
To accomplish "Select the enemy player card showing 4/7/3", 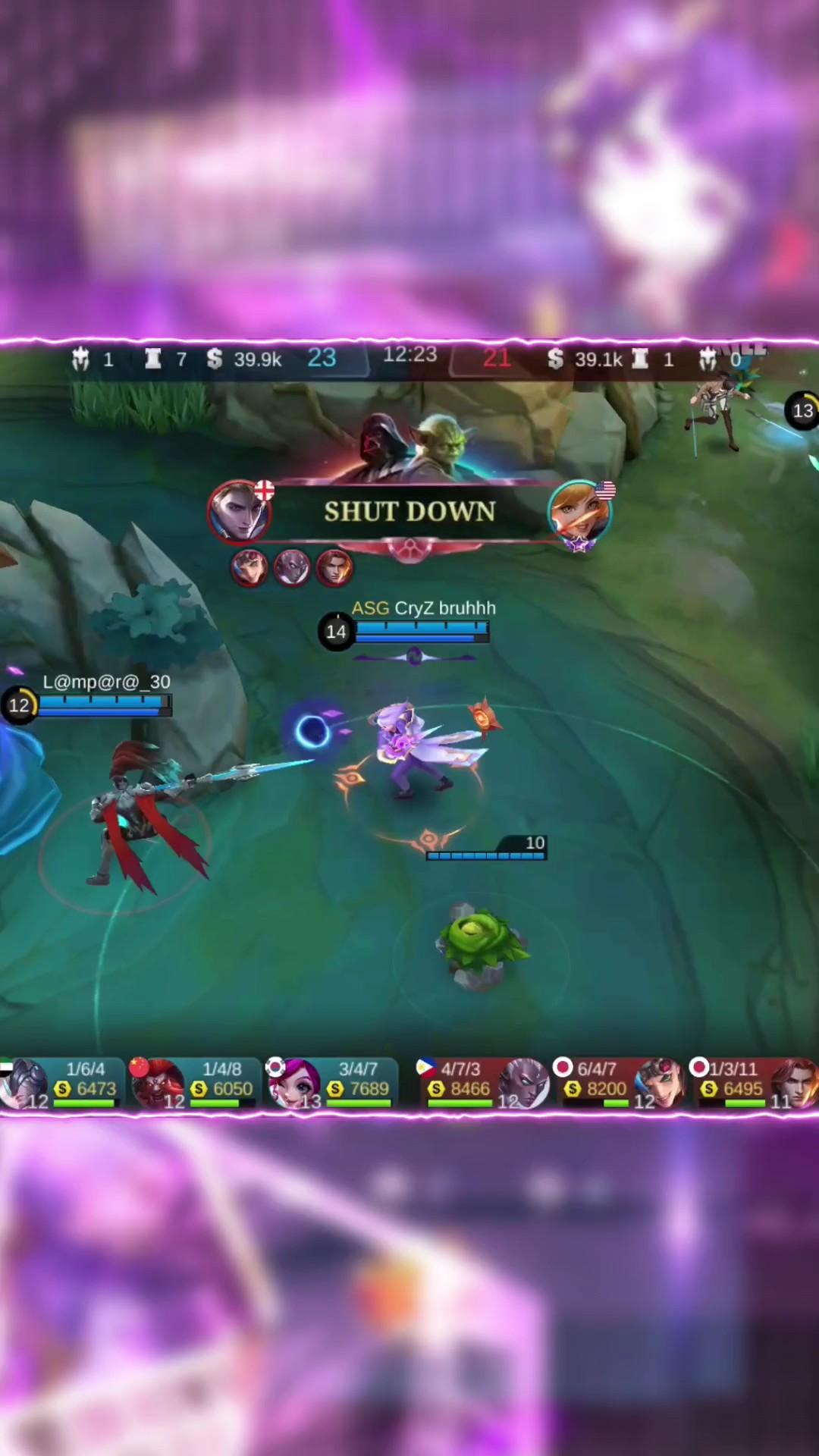I will 482,1083.
